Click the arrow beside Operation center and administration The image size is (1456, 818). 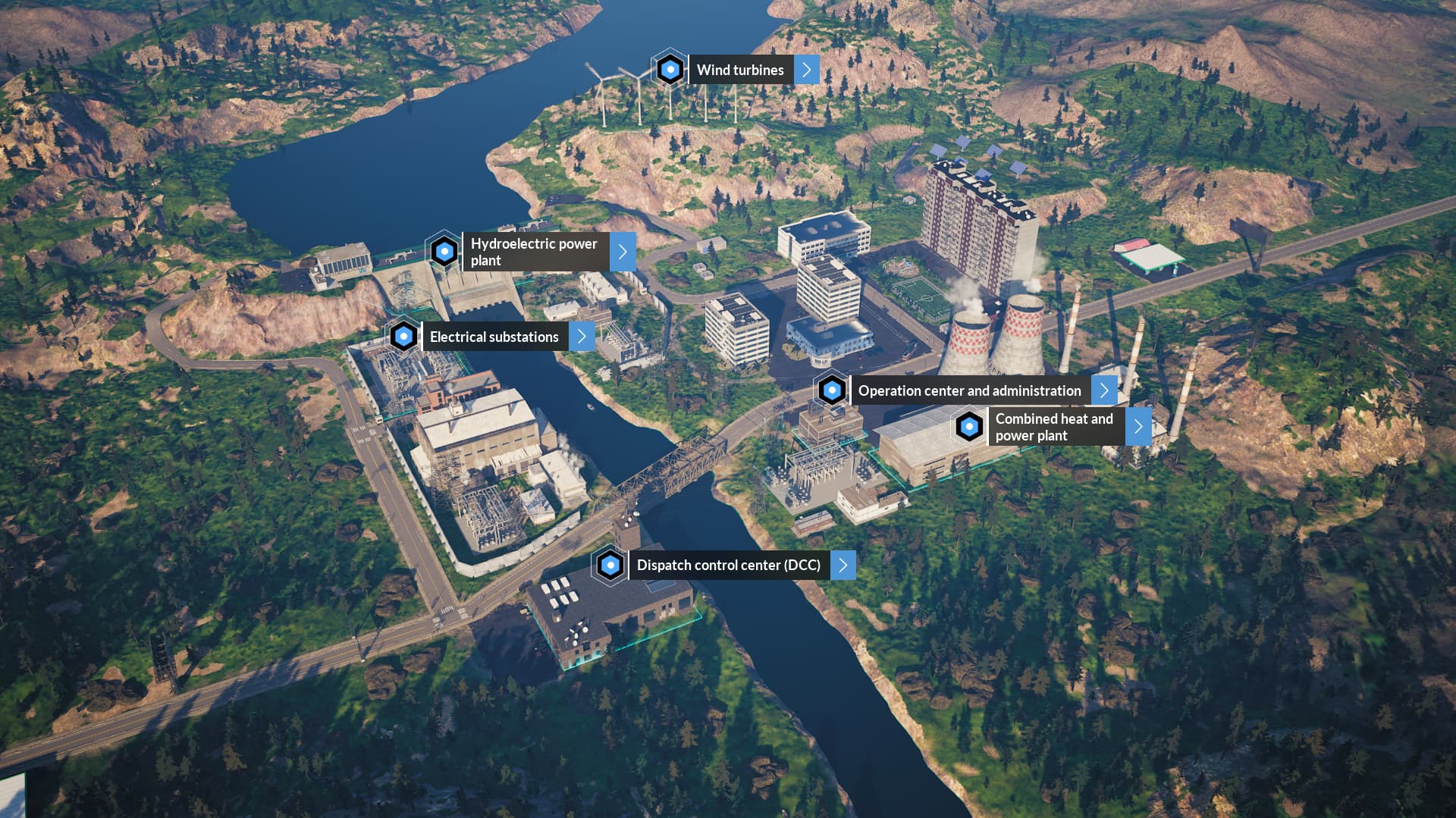point(1104,390)
